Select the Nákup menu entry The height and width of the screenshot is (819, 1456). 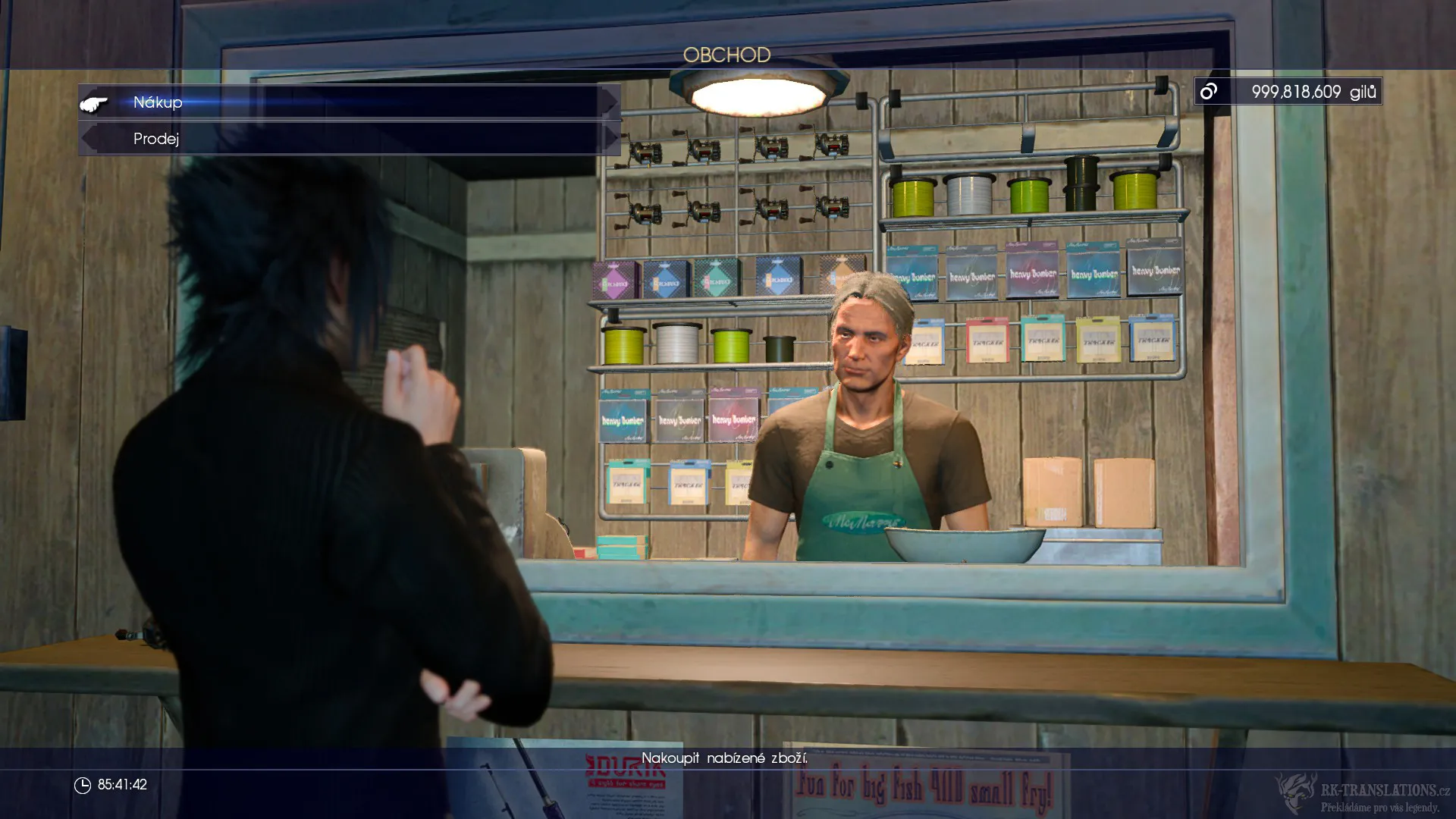(x=157, y=102)
